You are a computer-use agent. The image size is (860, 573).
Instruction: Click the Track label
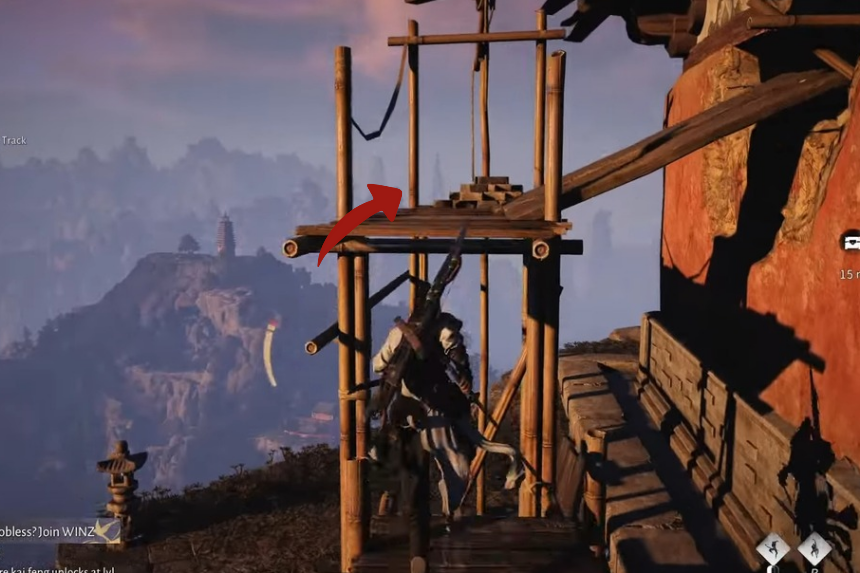tap(14, 140)
